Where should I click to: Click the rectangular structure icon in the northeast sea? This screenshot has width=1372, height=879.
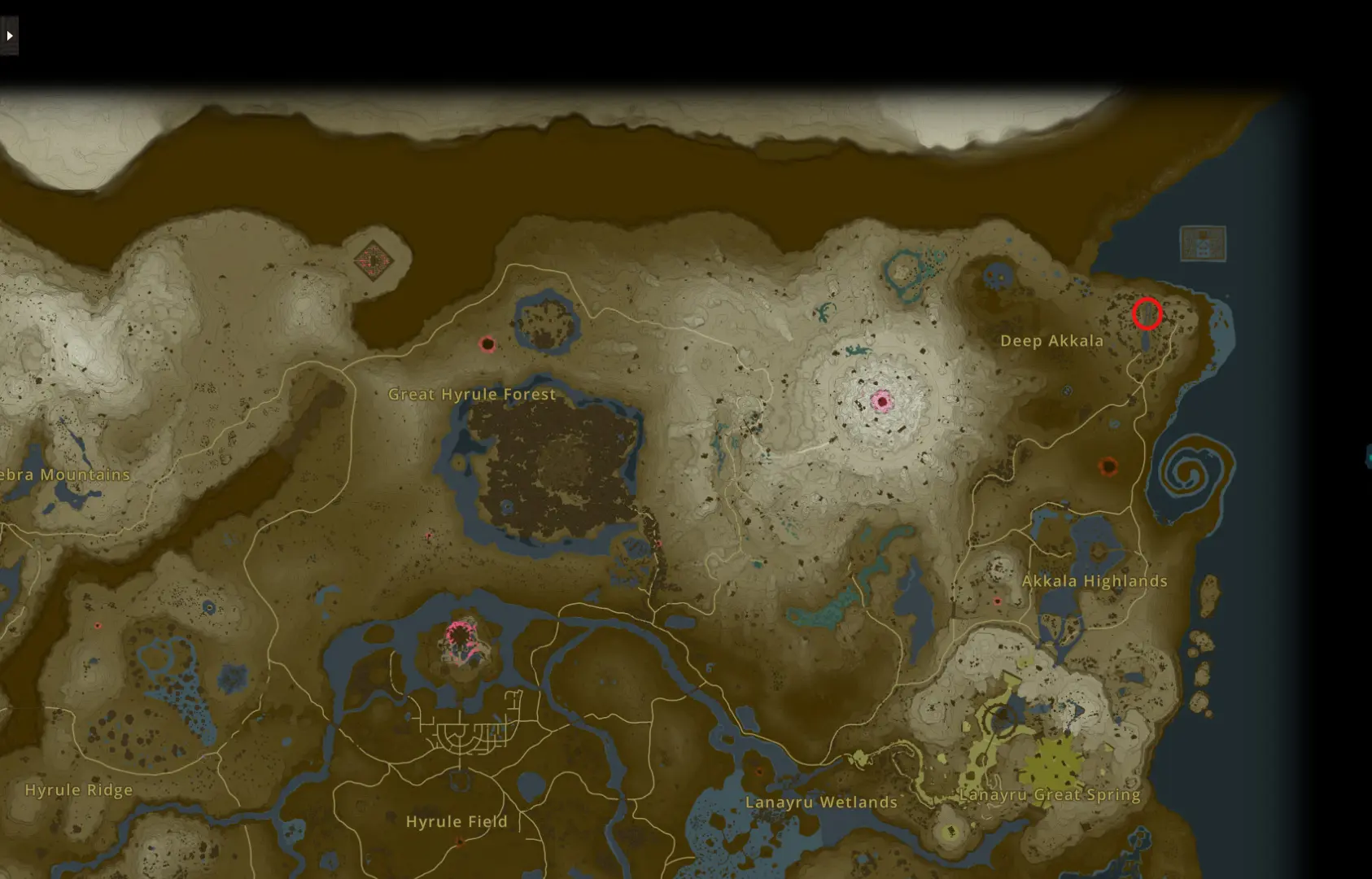click(1203, 242)
